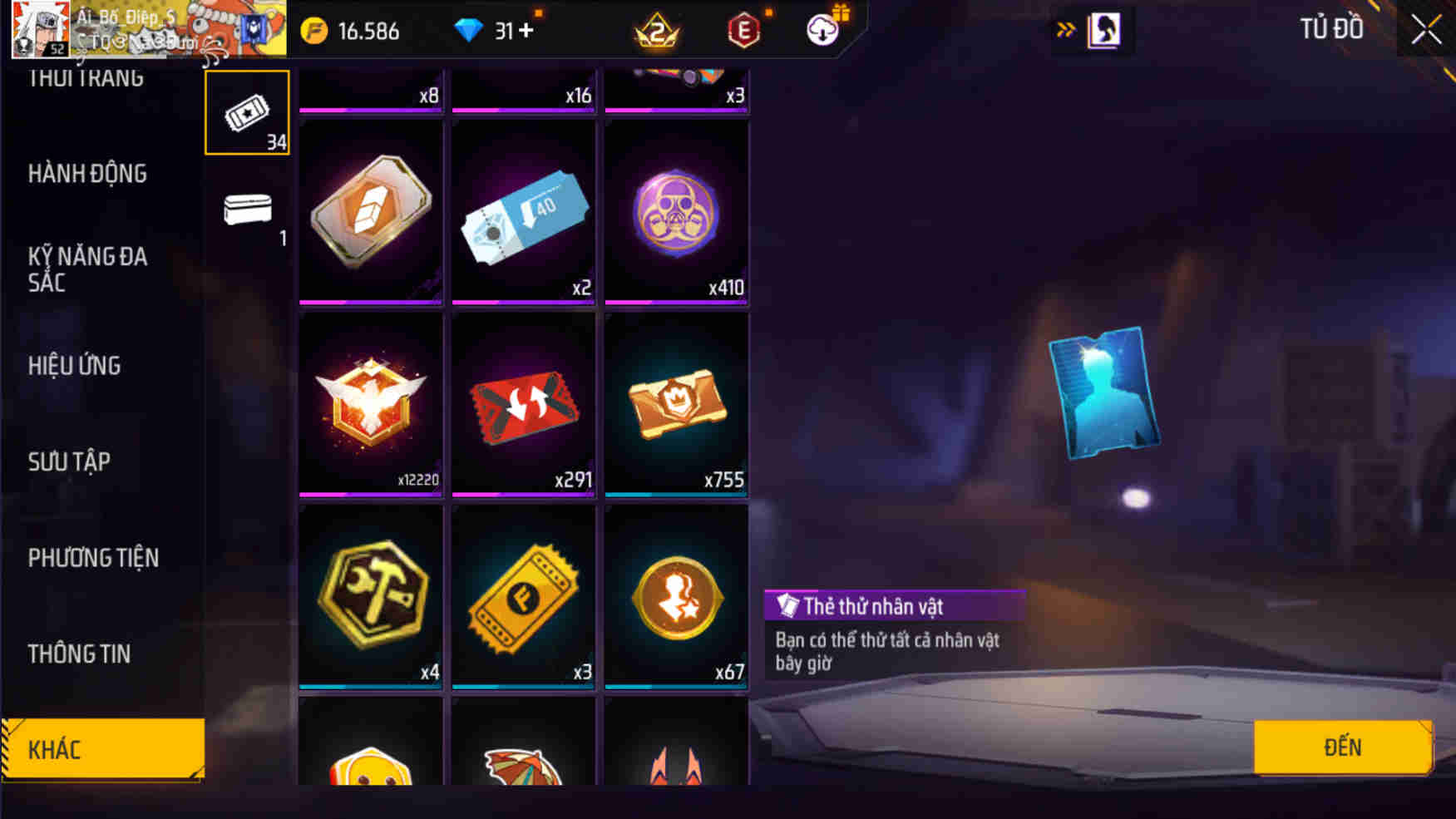Open the cloud download gift icon

(x=820, y=30)
